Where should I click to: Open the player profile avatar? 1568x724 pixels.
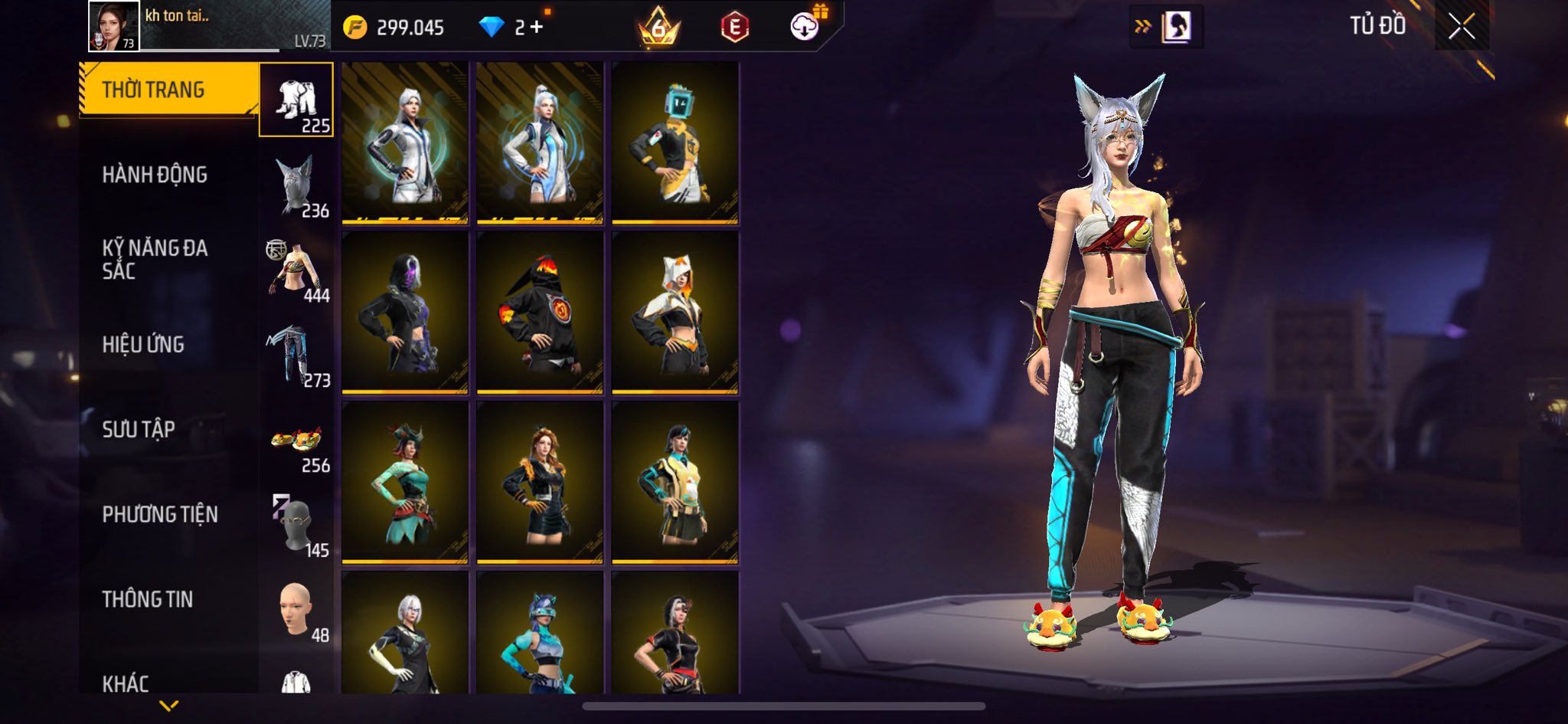point(114,26)
